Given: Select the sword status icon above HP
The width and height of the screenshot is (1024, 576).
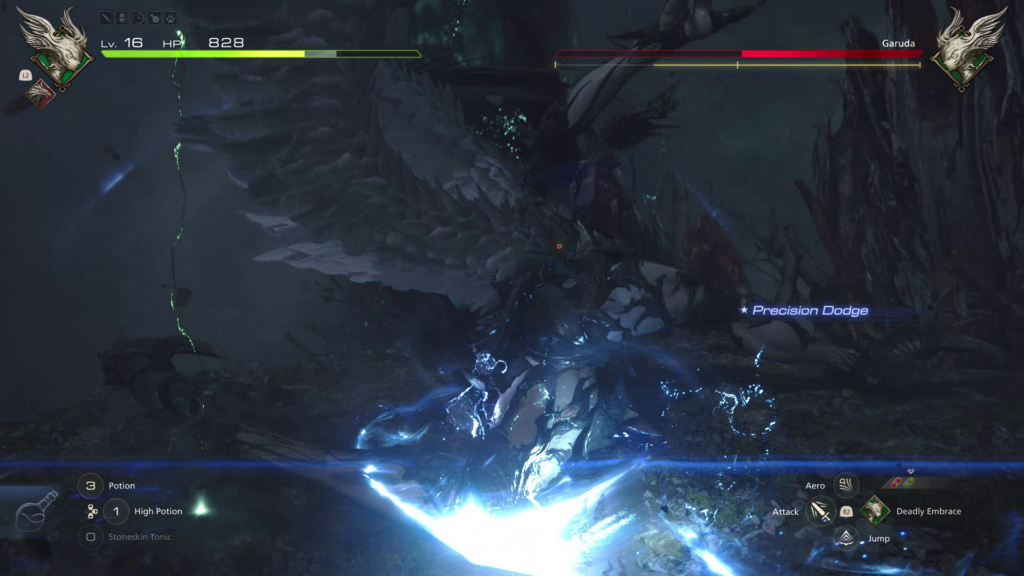Looking at the screenshot, I should tap(107, 18).
